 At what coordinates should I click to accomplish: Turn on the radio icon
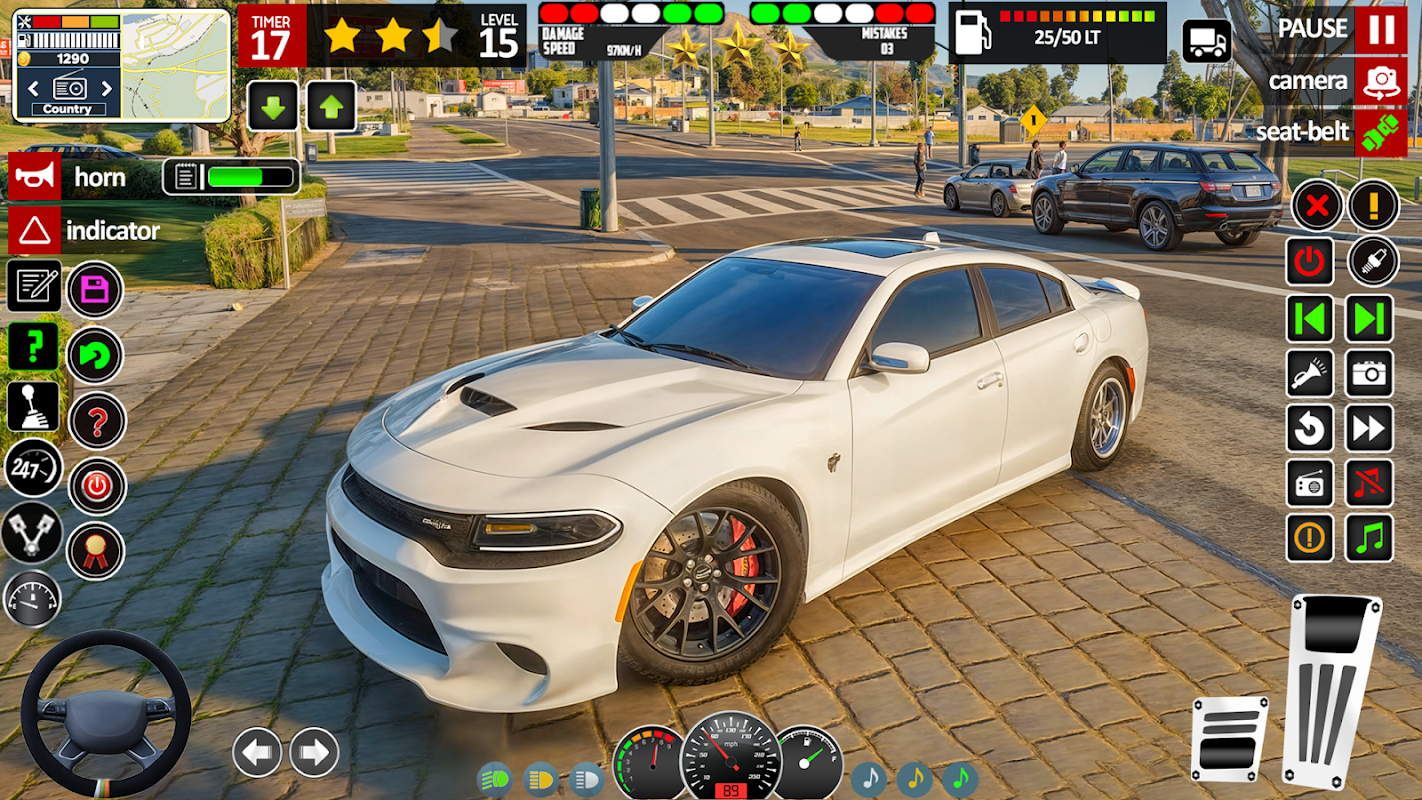(x=1309, y=484)
